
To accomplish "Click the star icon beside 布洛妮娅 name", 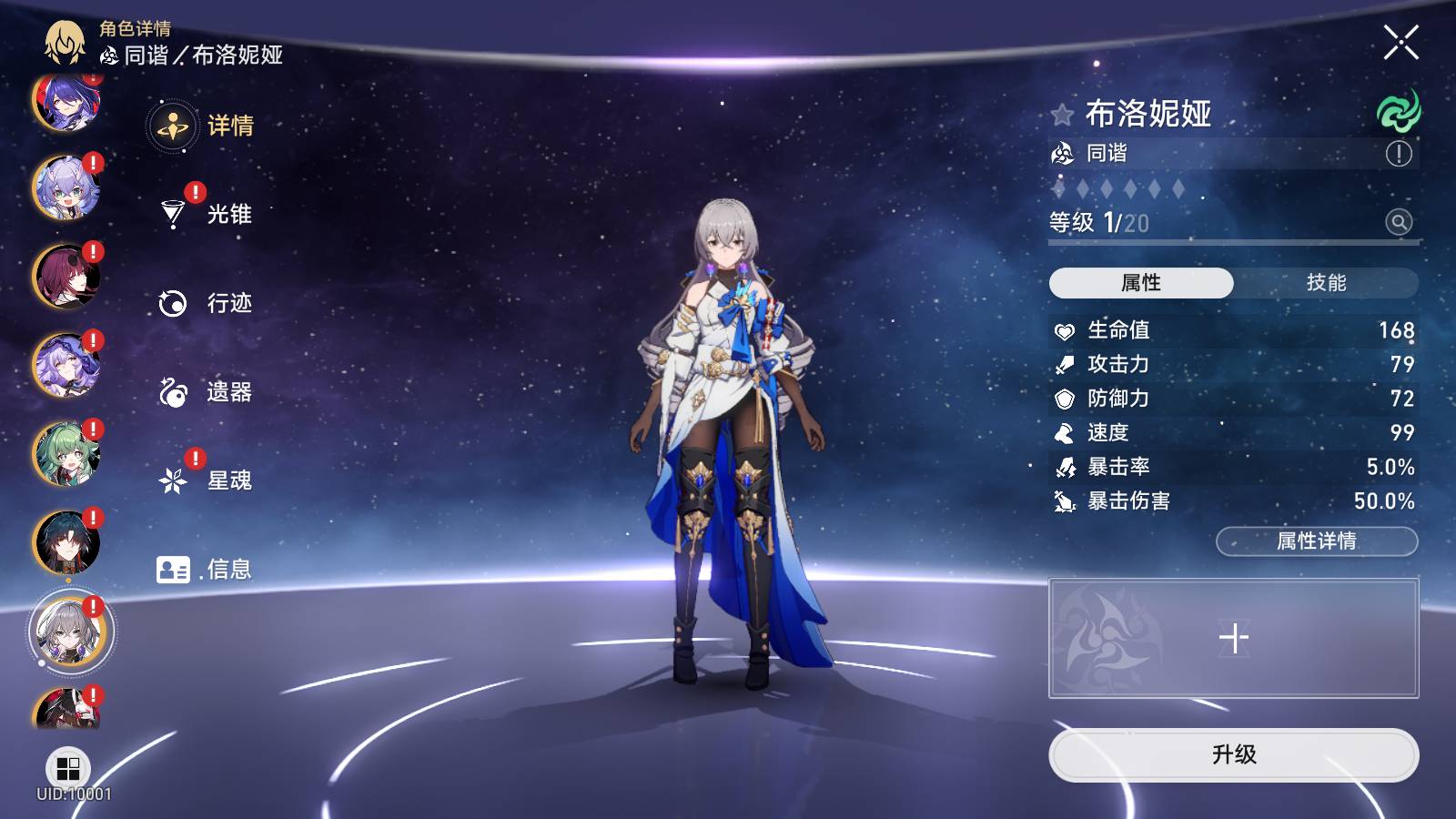I will 1061,115.
